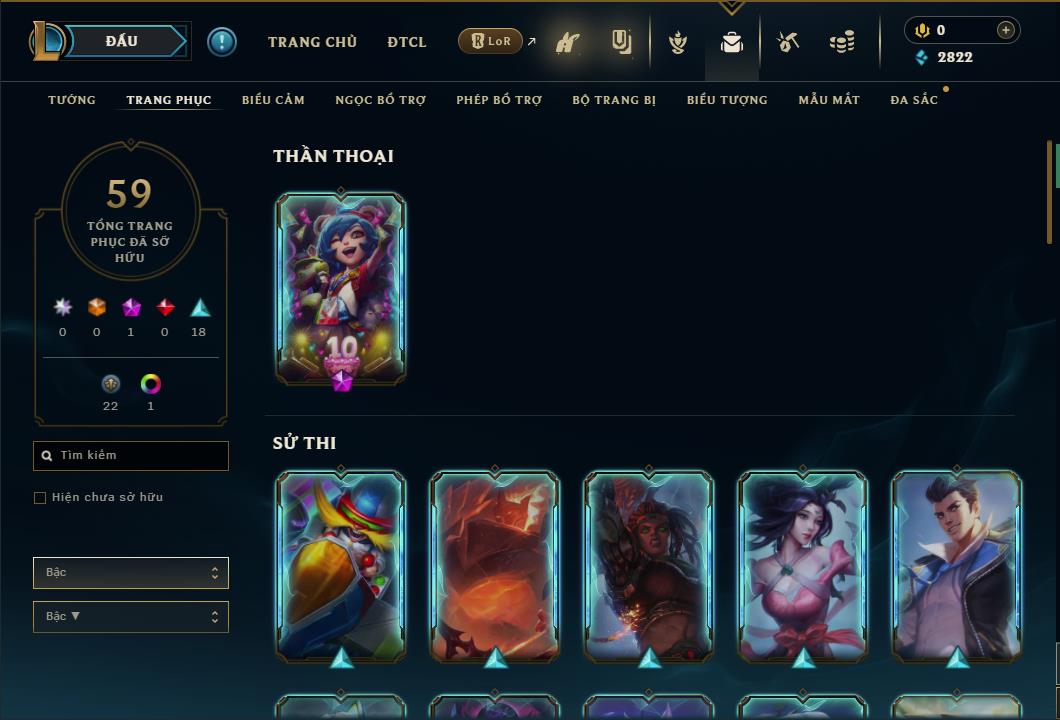View the ĐA SẮC tab

tap(914, 100)
